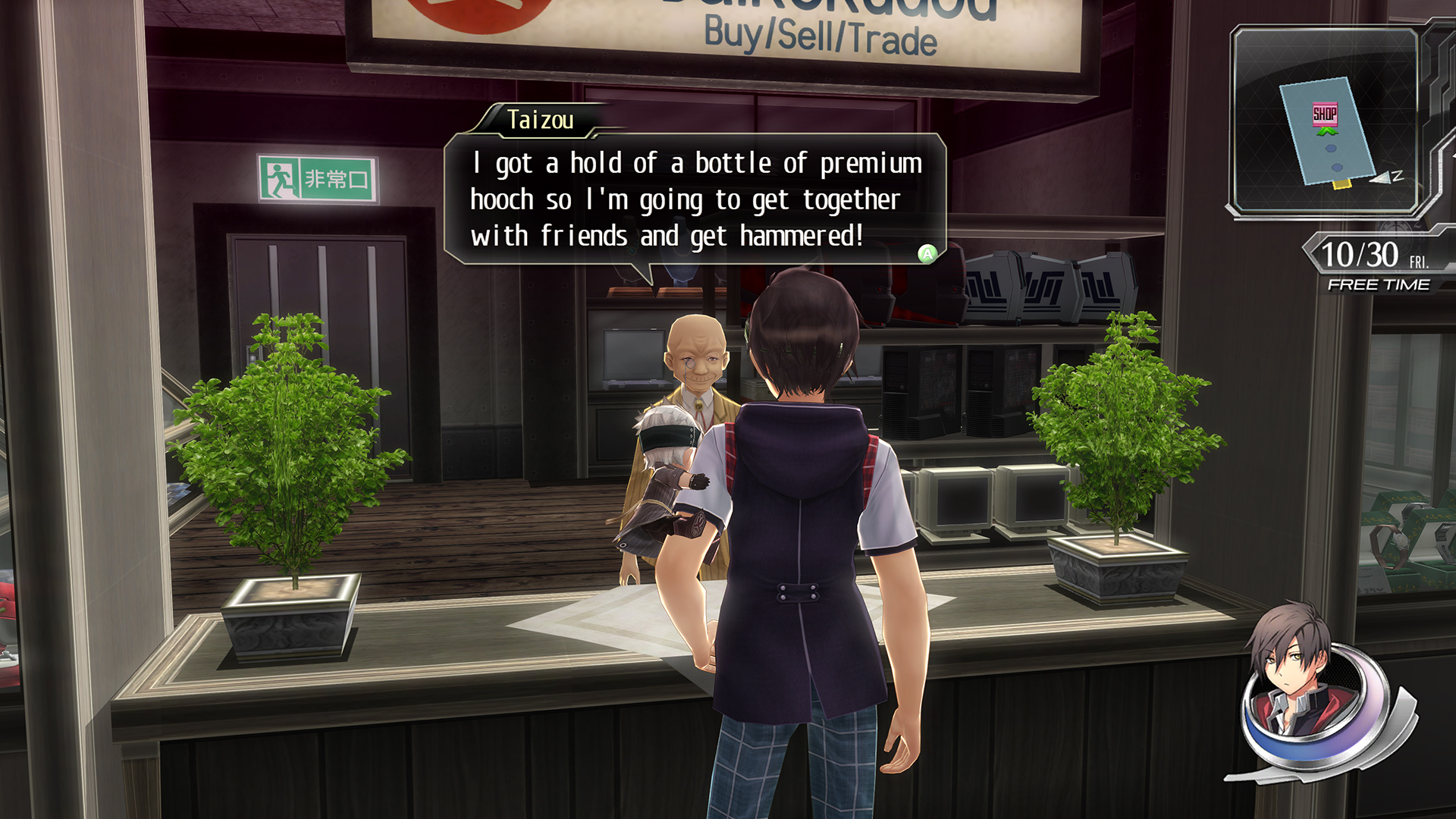Advance Taizou's dialogue box
The width and height of the screenshot is (1456, 819).
point(927,254)
